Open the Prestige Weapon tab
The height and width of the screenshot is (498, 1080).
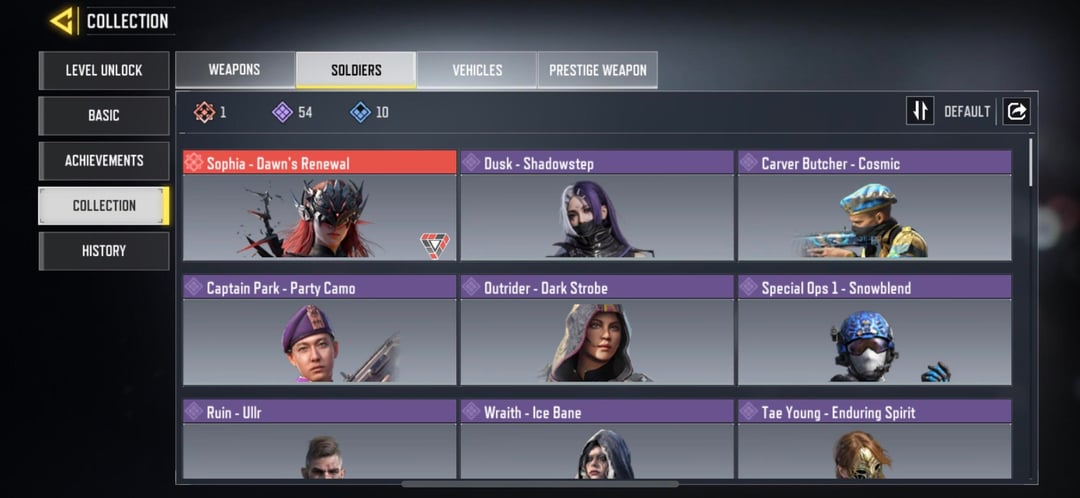click(598, 70)
